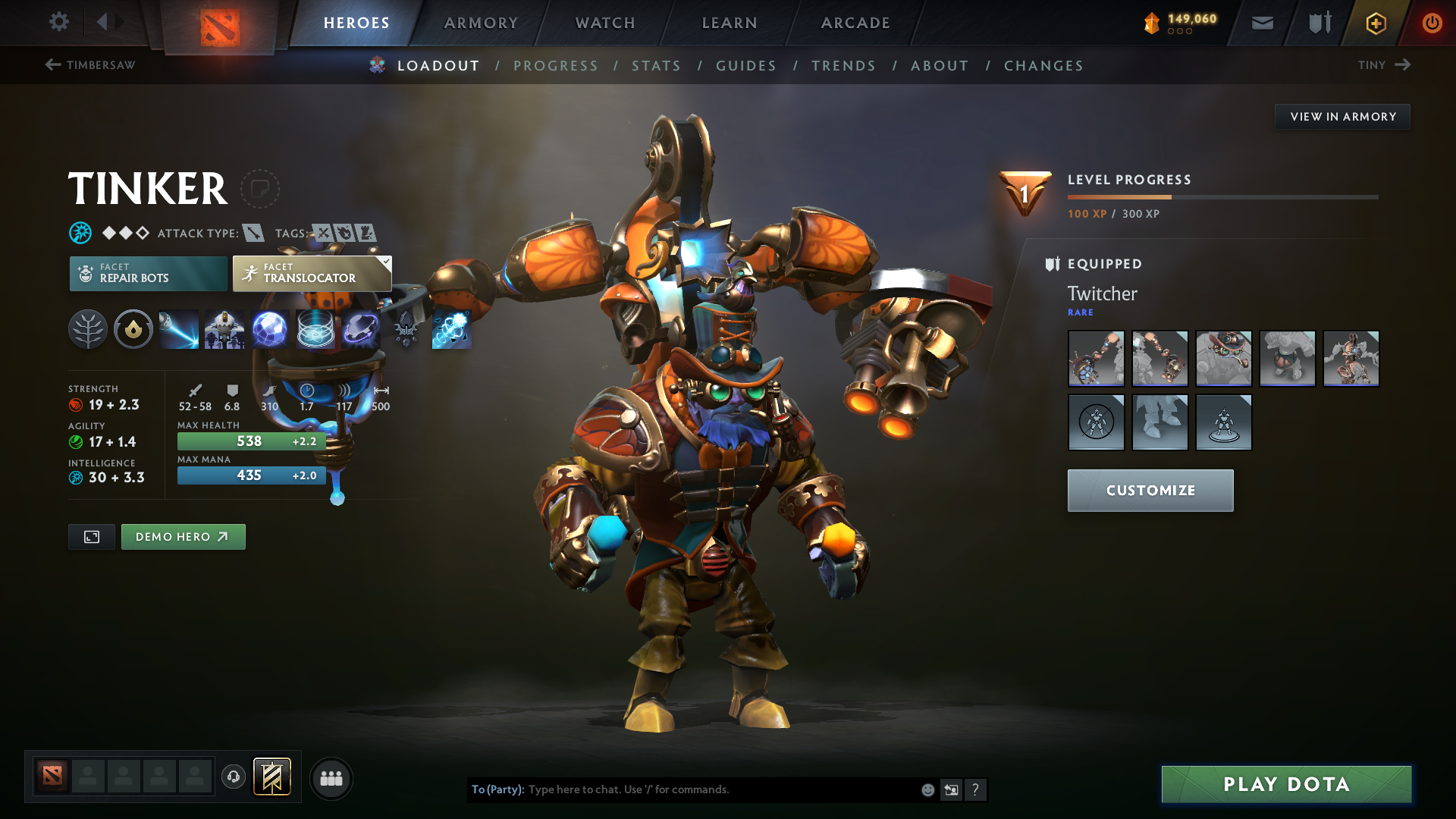1456x819 pixels.
Task: Switch to the STATS tab
Action: 656,66
